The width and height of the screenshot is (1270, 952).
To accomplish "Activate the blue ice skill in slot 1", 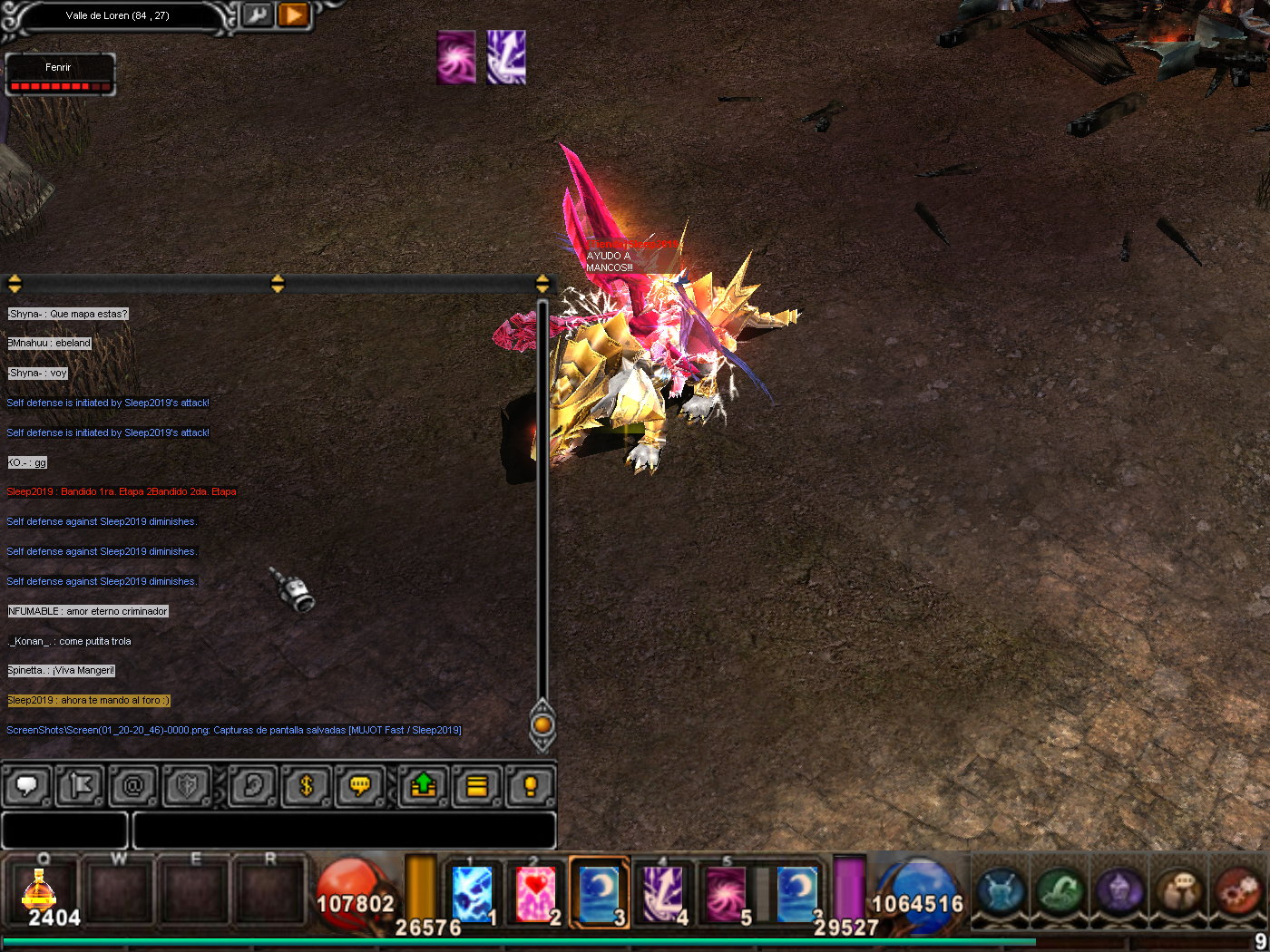I will [x=473, y=892].
